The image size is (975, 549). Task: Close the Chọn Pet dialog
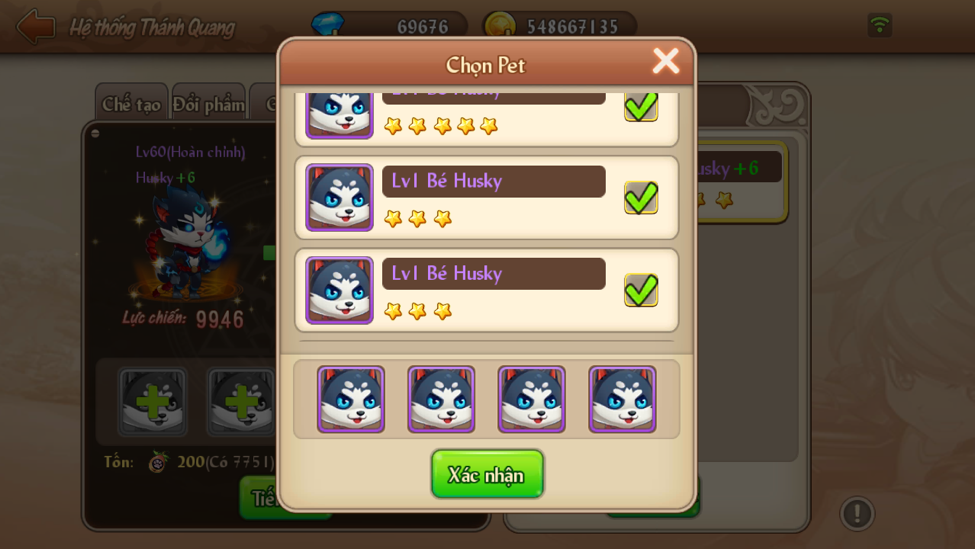665,61
